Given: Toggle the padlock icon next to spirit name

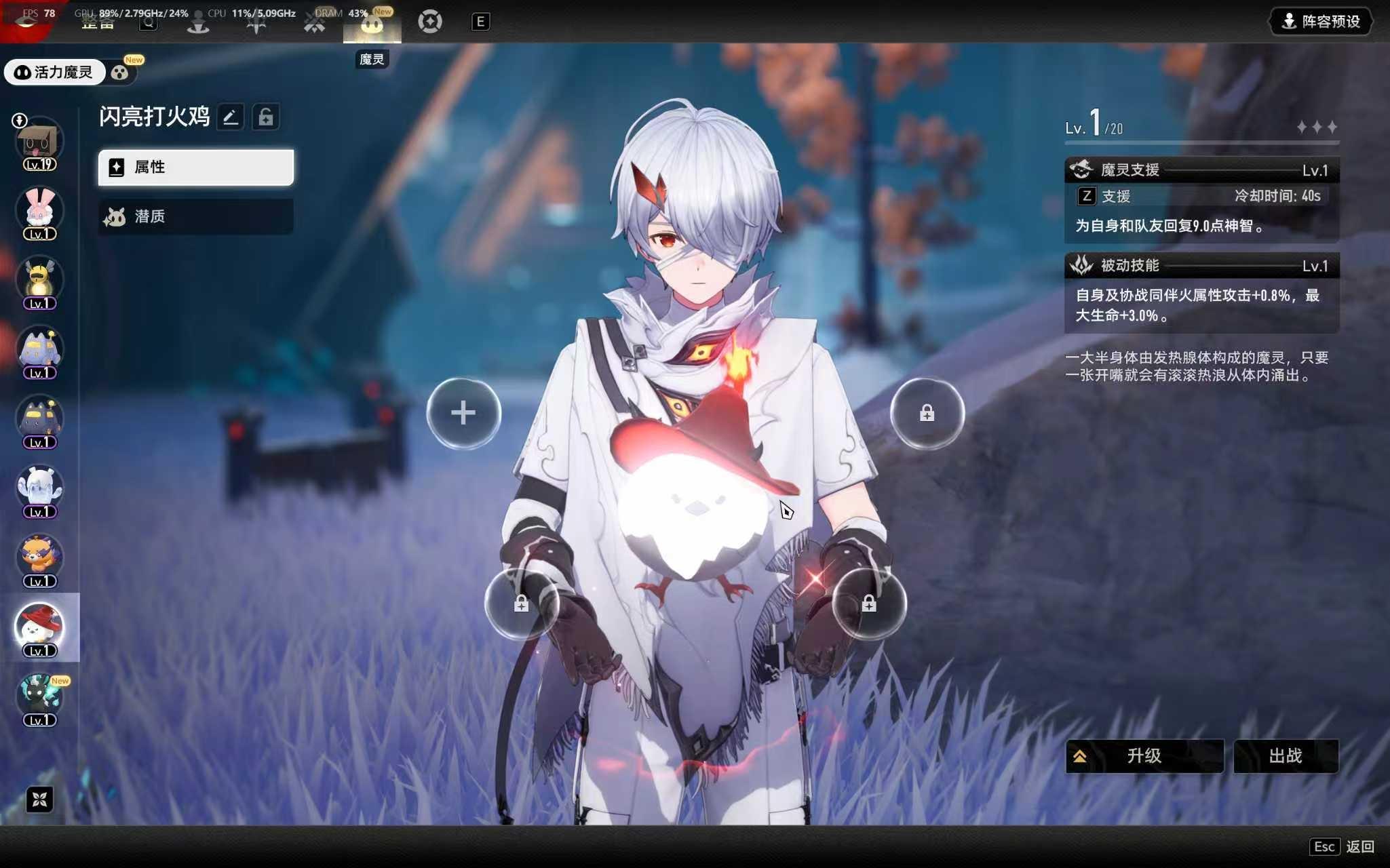Looking at the screenshot, I should click(x=266, y=117).
